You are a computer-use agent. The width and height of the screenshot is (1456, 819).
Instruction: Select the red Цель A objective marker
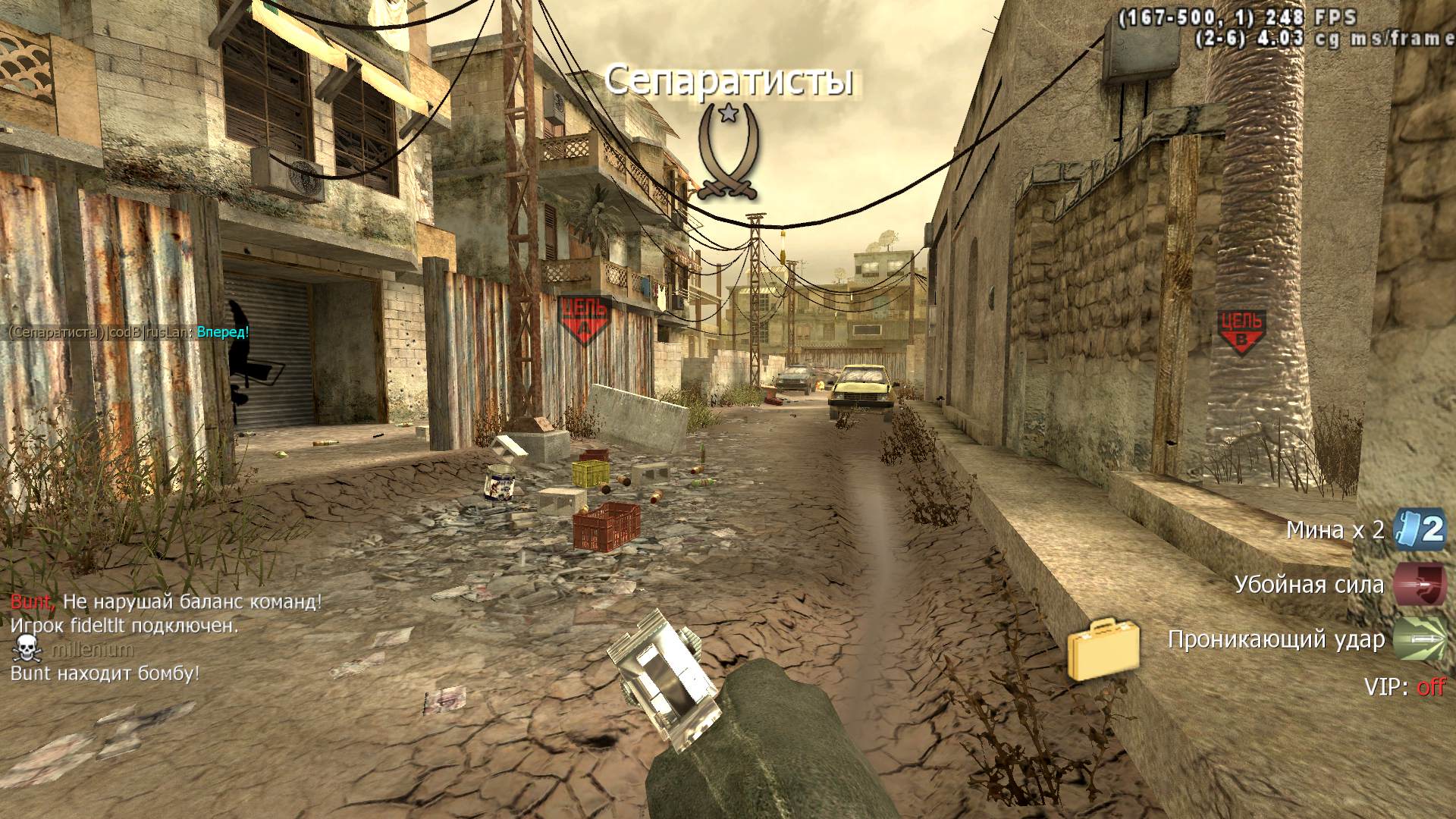(x=584, y=319)
